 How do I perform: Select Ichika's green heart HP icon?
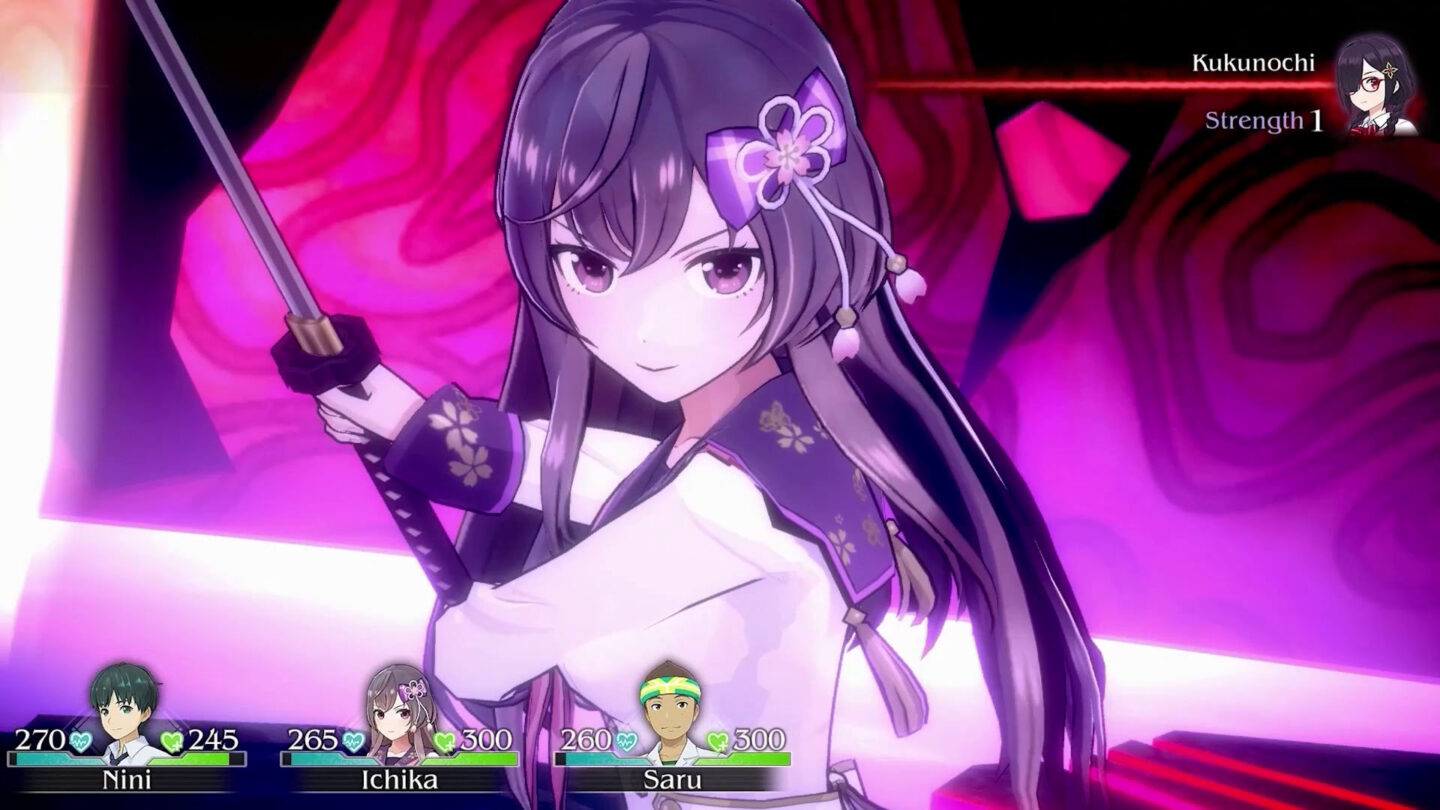442,741
